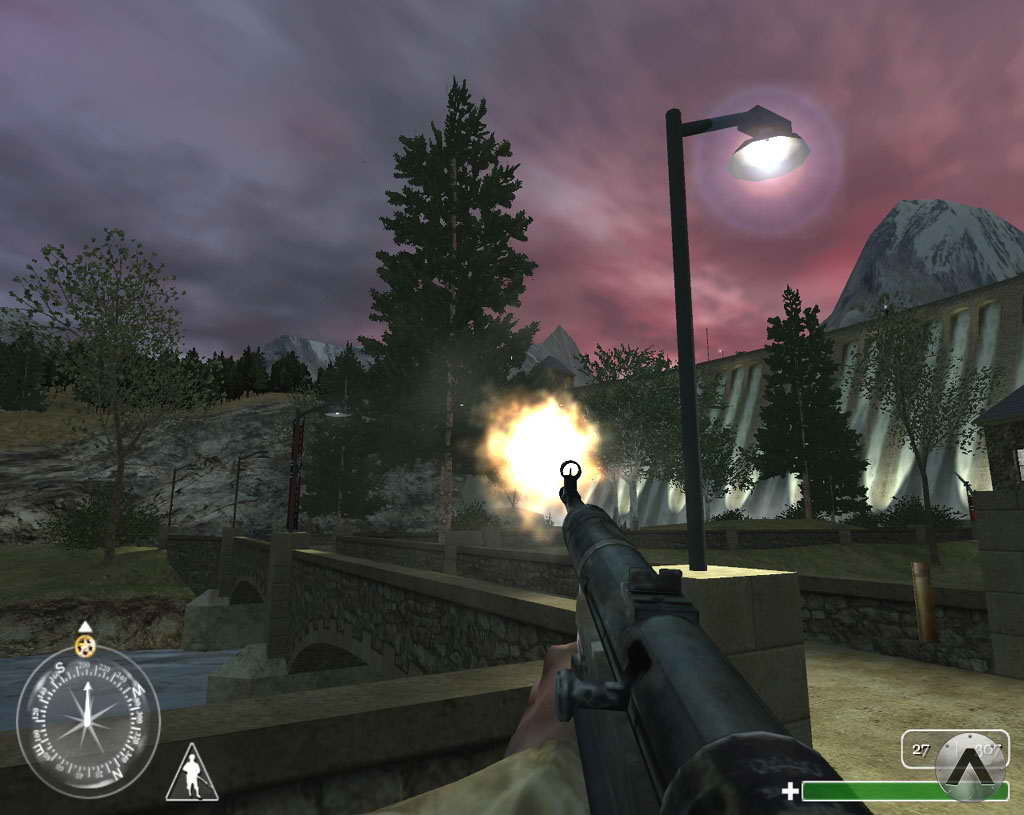Select the standing soldier stance icon
The height and width of the screenshot is (815, 1024).
192,777
